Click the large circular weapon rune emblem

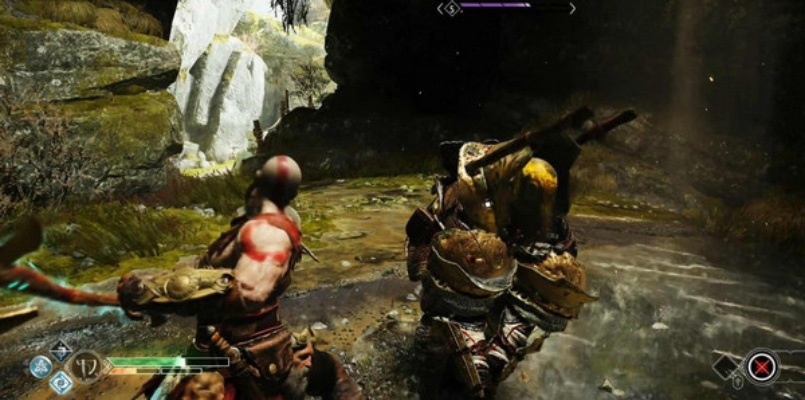tap(87, 366)
